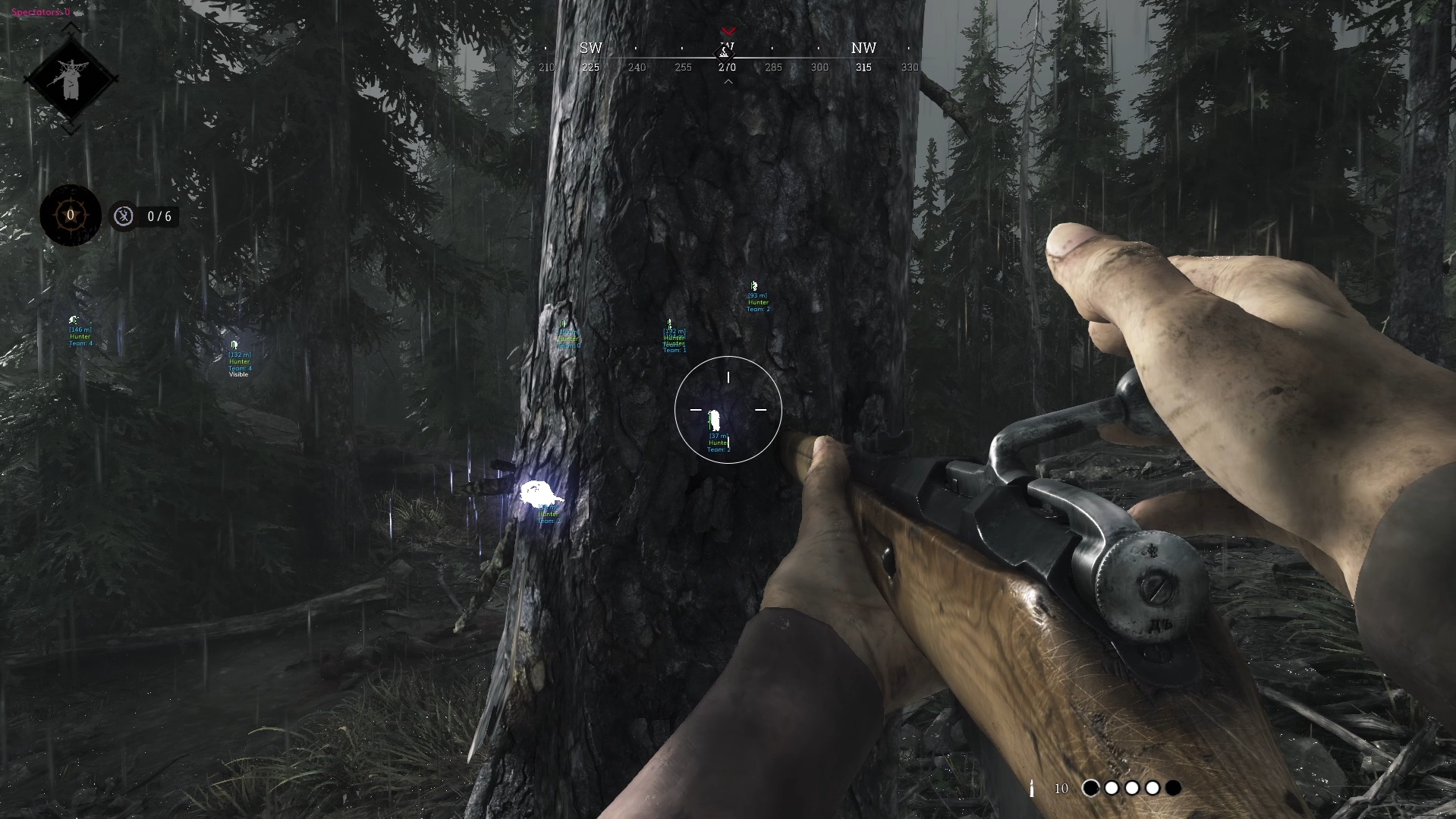The image size is (1456, 819).
Task: Click the compass strip at heading 270
Action: pyautogui.click(x=727, y=67)
